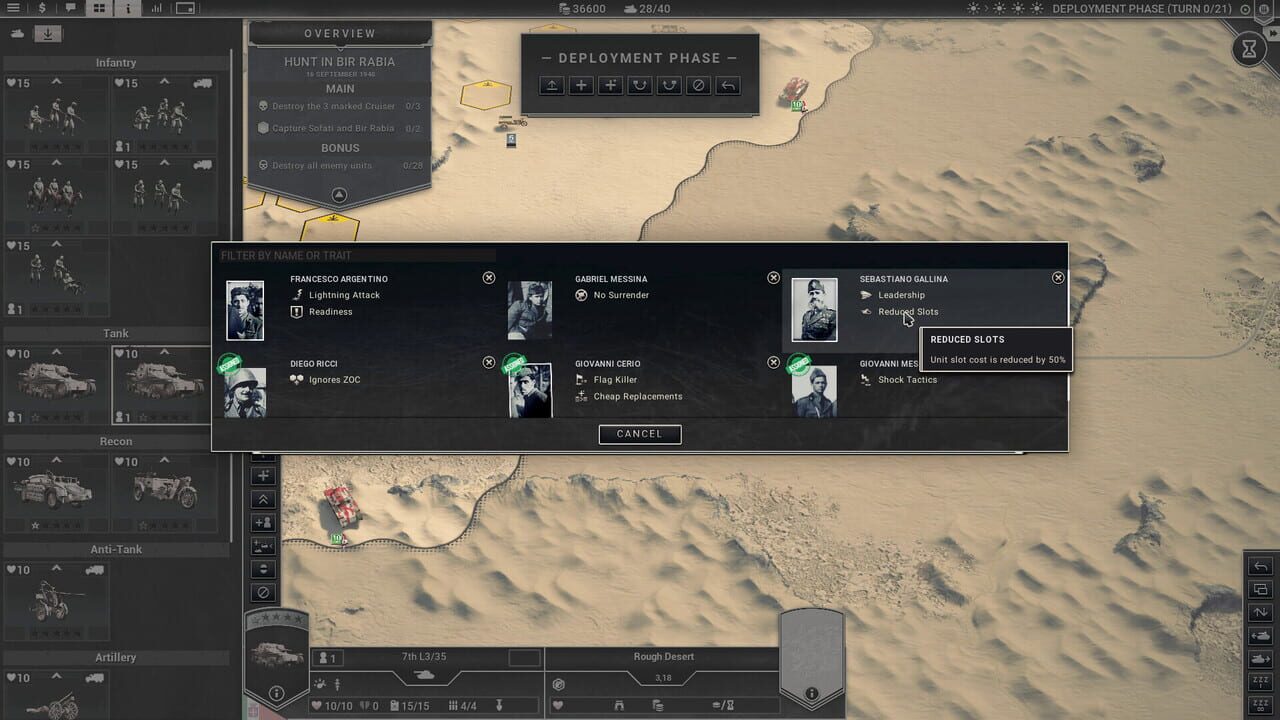The width and height of the screenshot is (1280, 720).
Task: Remove Sebastiano Gallina with his X button
Action: pyautogui.click(x=1058, y=277)
